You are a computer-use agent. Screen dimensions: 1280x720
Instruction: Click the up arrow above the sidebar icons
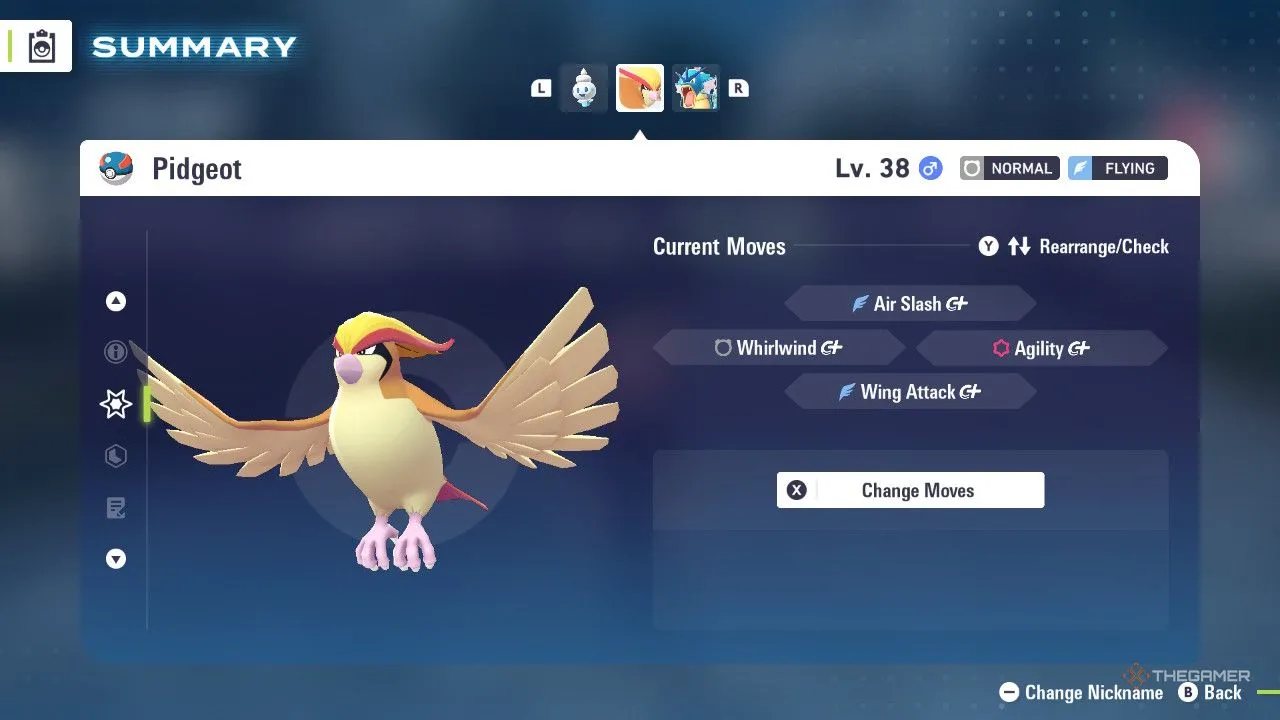pos(115,300)
